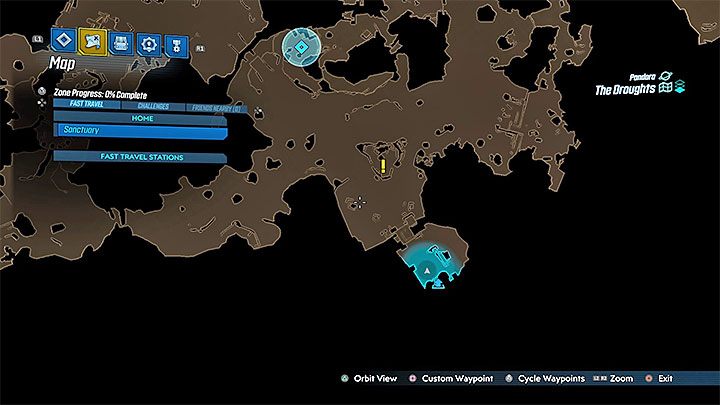Open the Missions tab with diamond icon
The width and height of the screenshot is (720, 405).
tap(66, 42)
